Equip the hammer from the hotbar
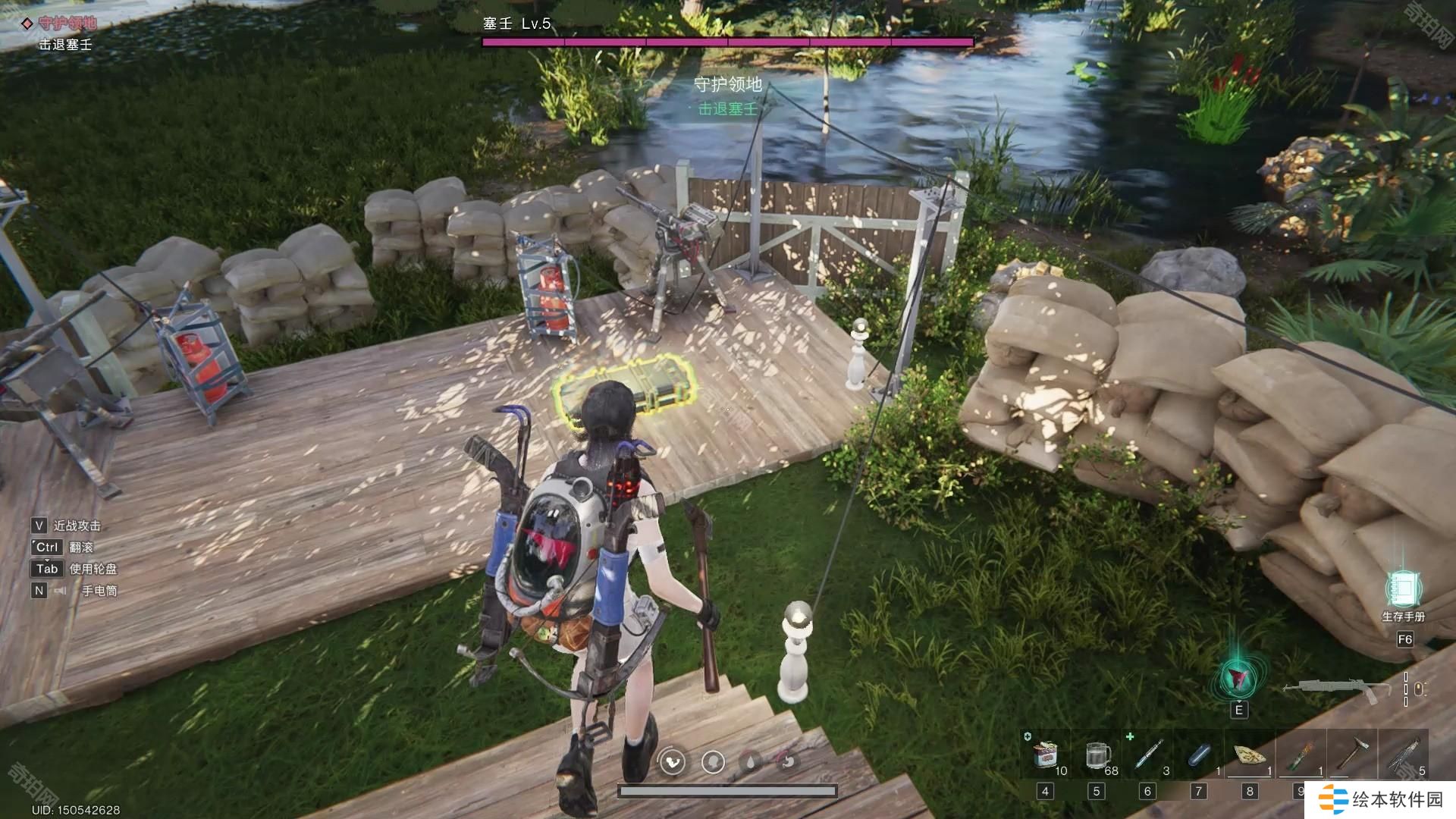1456x819 pixels. pyautogui.click(x=1351, y=756)
